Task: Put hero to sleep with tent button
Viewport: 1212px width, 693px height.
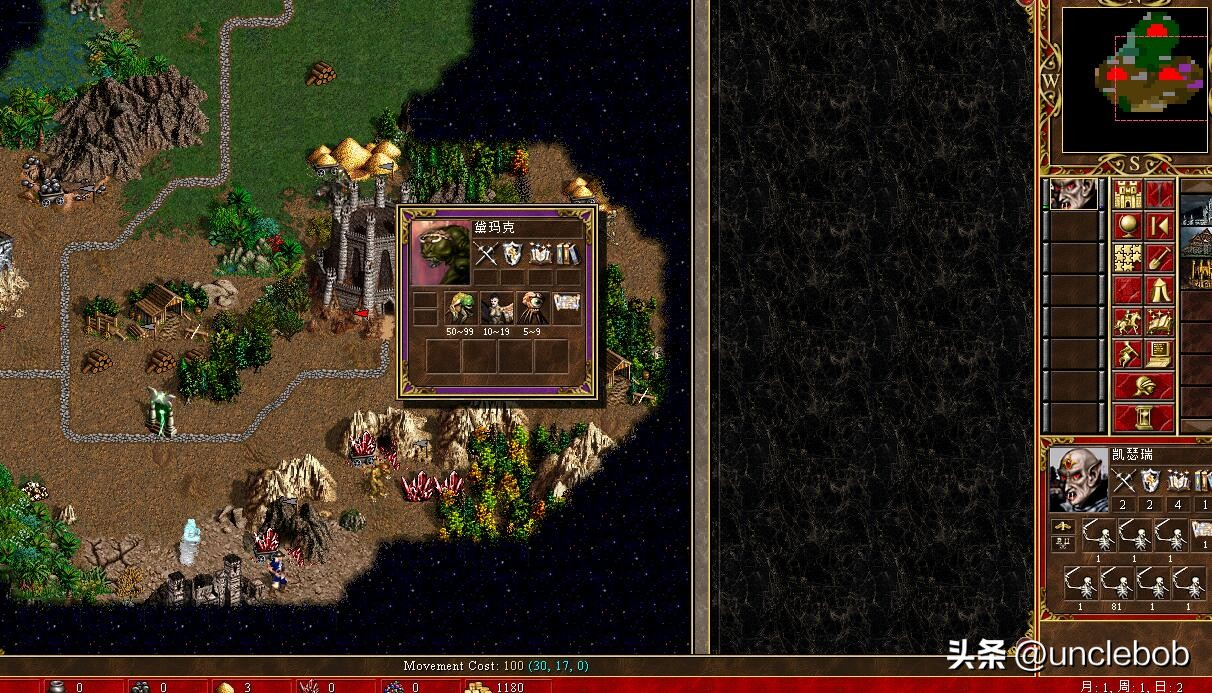Action: [x=1160, y=290]
